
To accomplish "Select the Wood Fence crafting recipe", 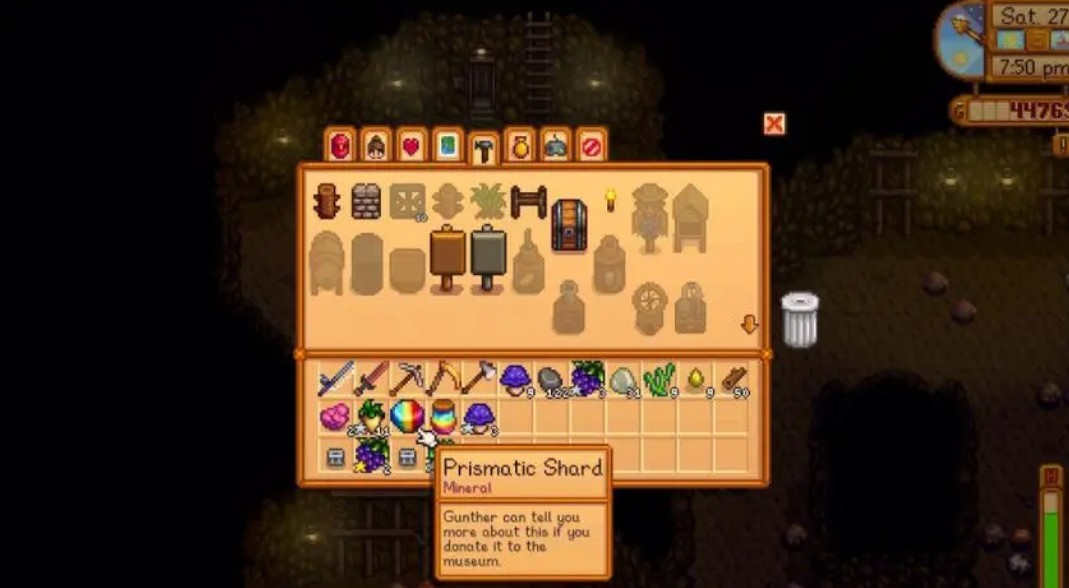I will point(528,202).
